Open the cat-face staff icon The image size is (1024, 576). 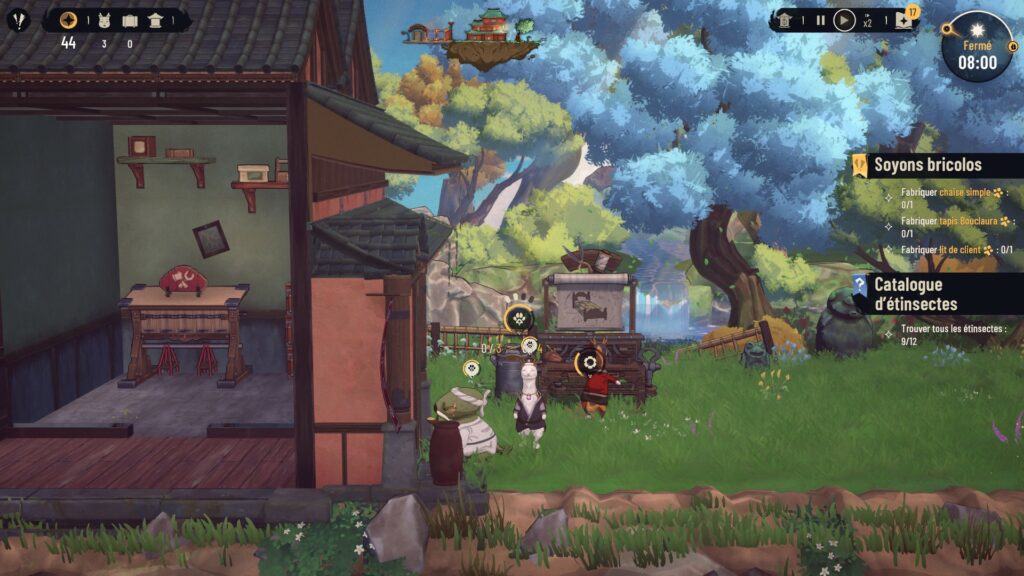(x=105, y=20)
